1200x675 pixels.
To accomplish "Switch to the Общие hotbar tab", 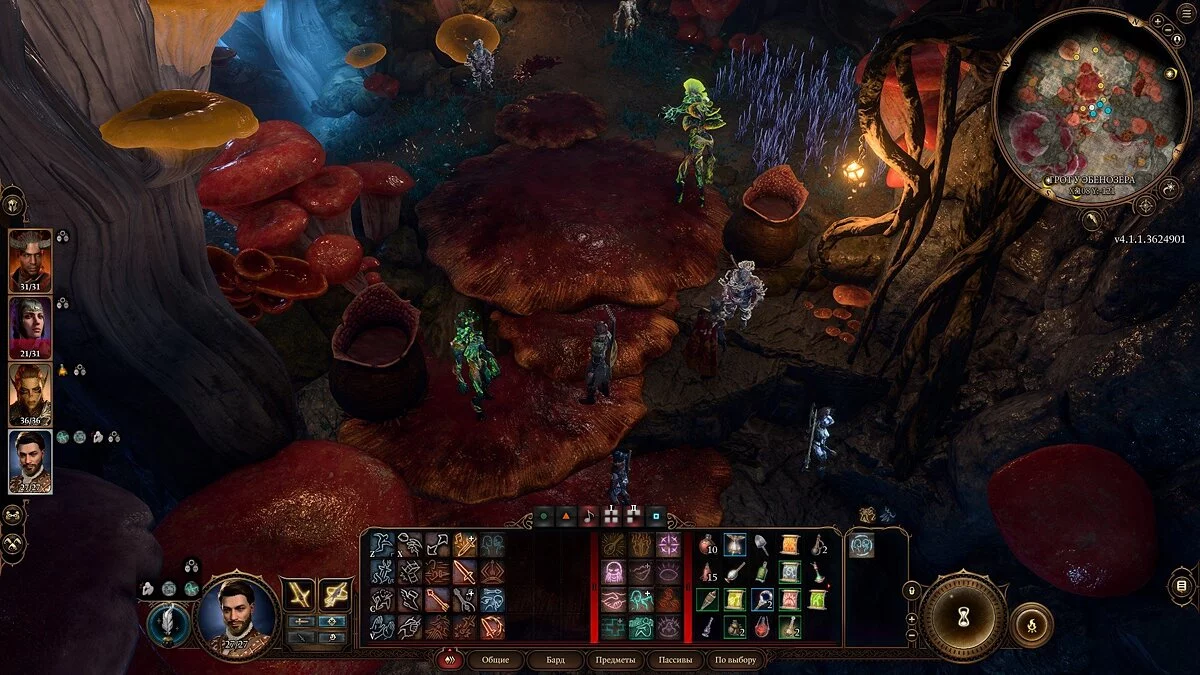I will (x=495, y=660).
